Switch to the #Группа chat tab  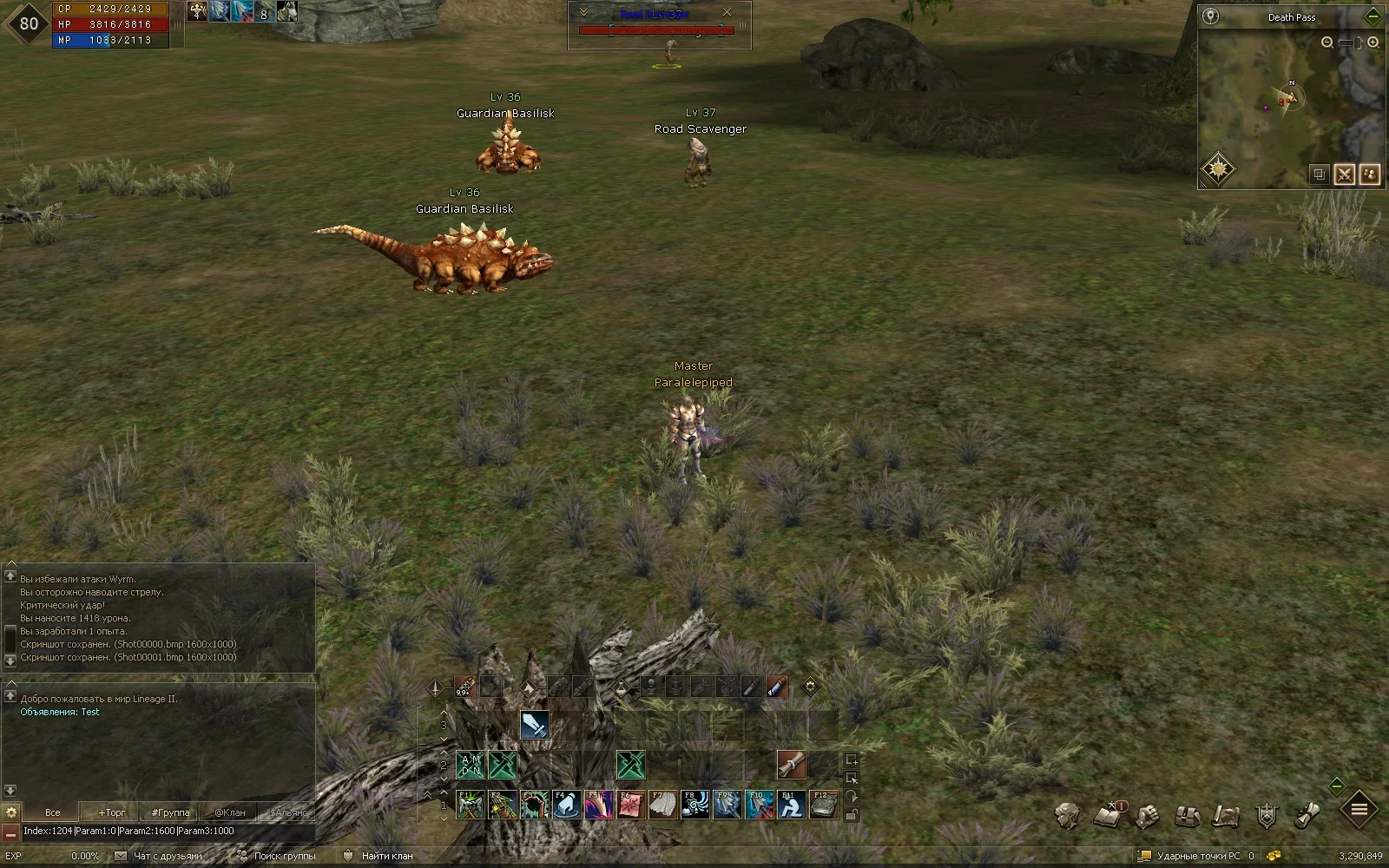pos(170,812)
